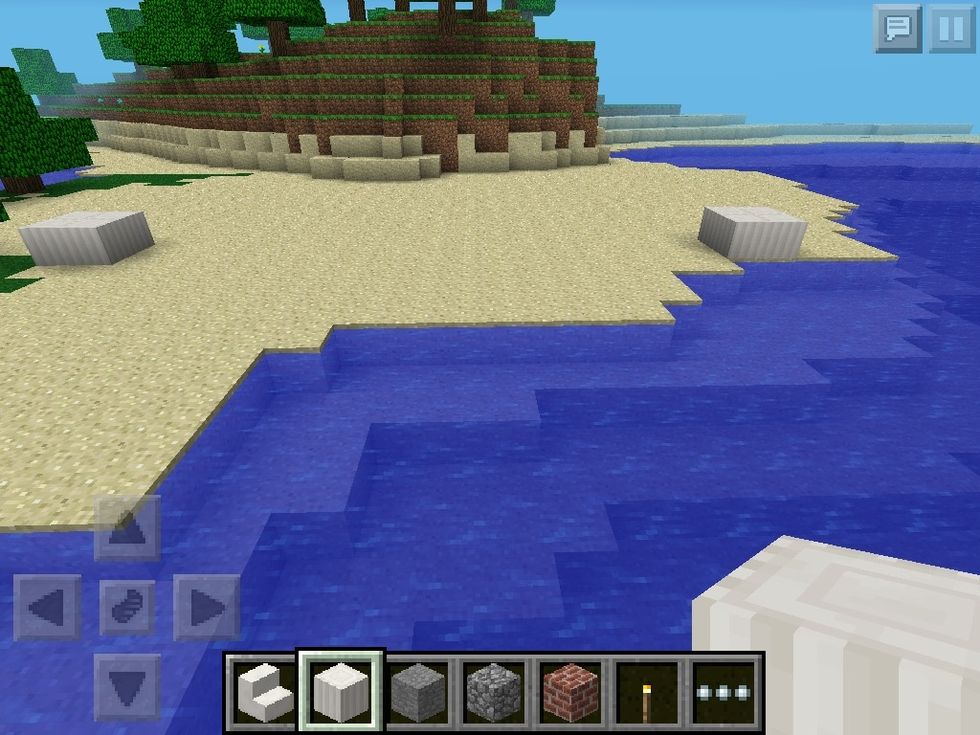The width and height of the screenshot is (980, 735).
Task: Tap the strafe left arrow
Action: point(47,607)
